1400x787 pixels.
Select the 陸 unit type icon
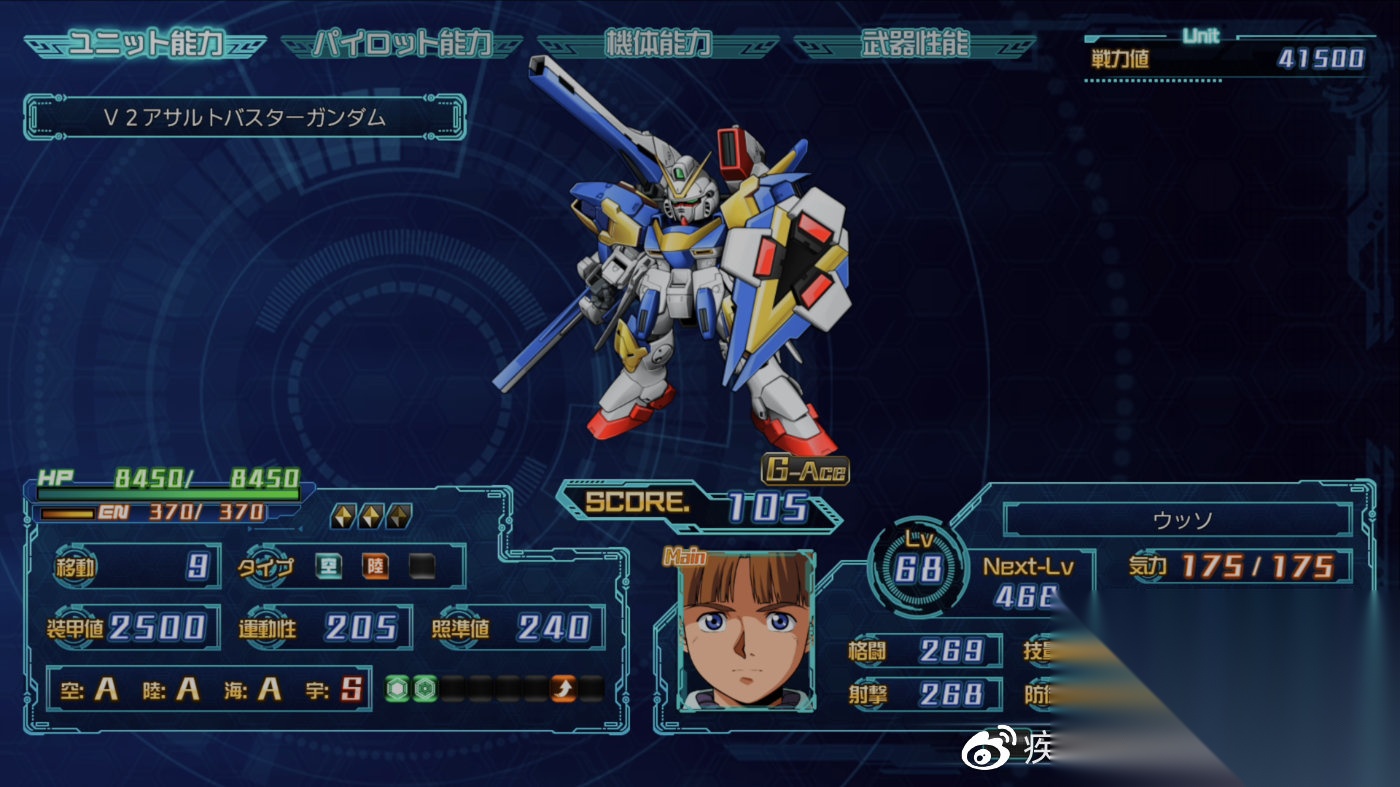pyautogui.click(x=375, y=567)
